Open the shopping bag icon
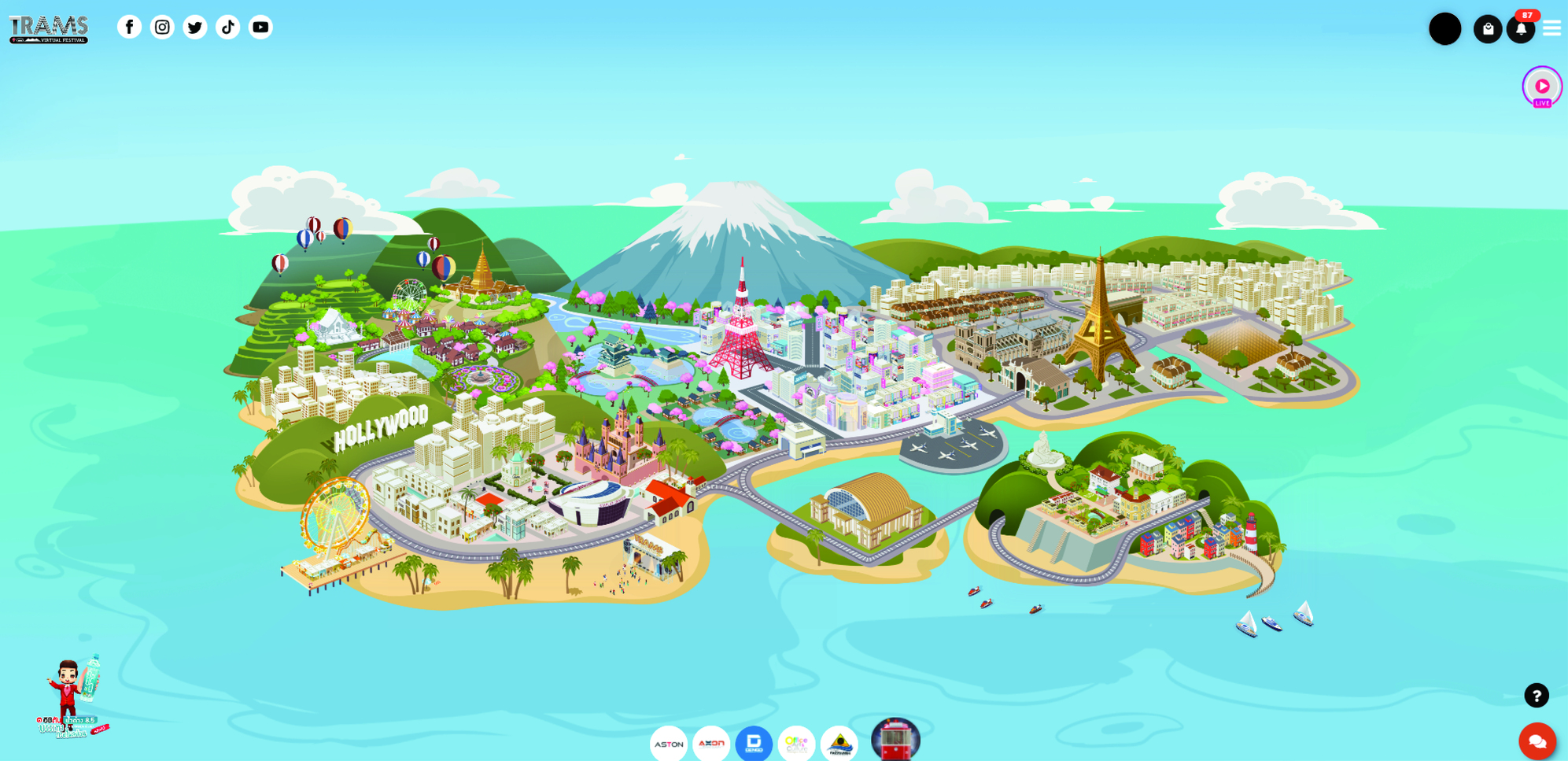1568x761 pixels. point(1487,29)
